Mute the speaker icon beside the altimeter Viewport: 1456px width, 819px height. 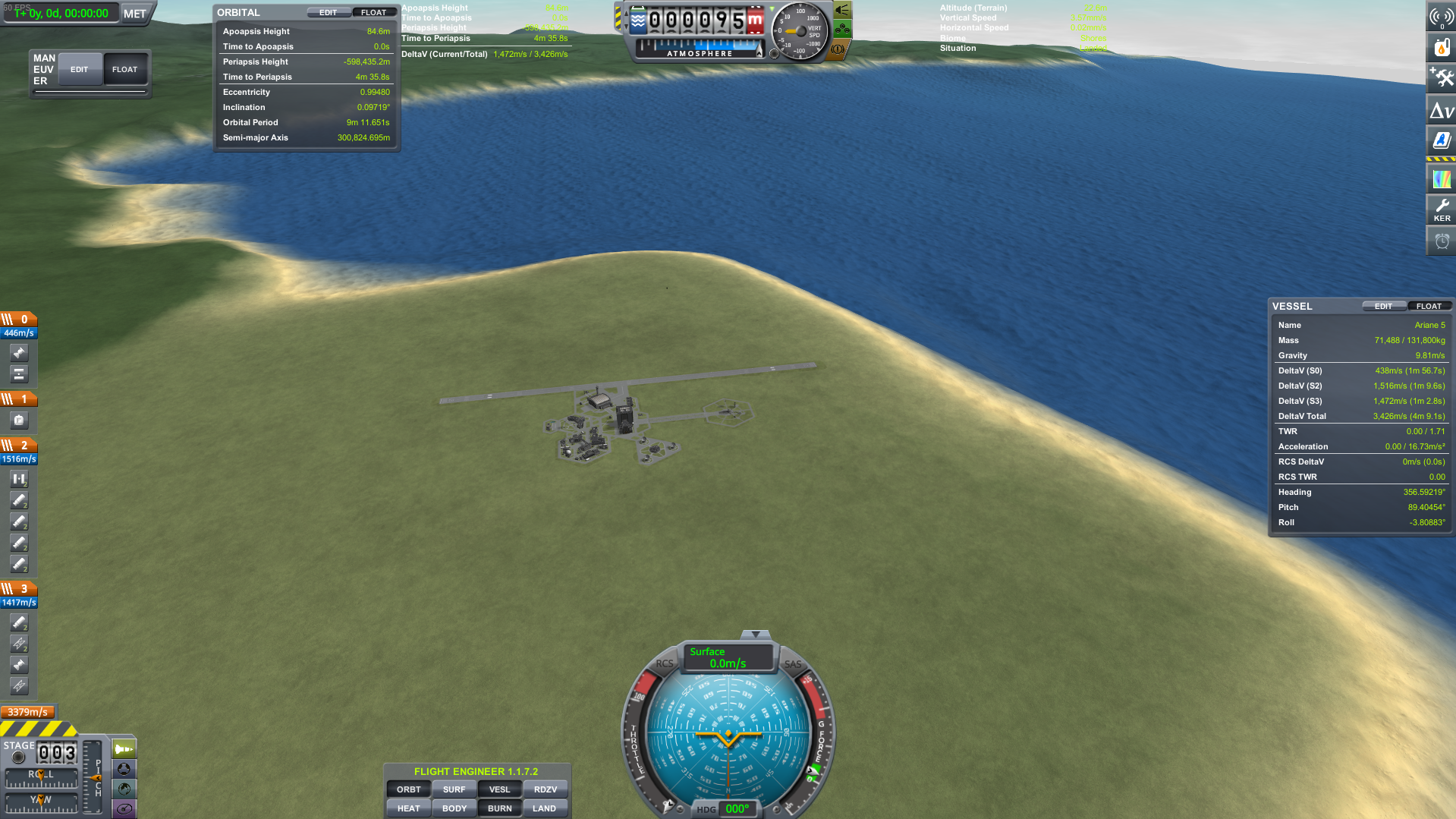[x=841, y=10]
